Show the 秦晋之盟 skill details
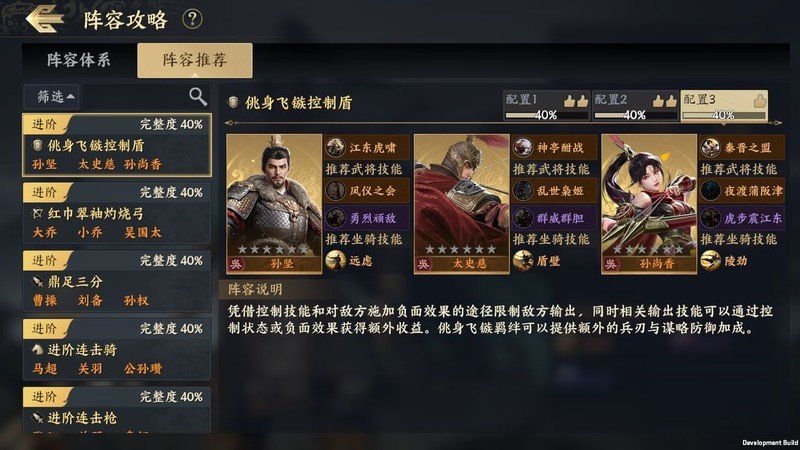Screen dimensions: 800x450 pyautogui.click(x=742, y=147)
